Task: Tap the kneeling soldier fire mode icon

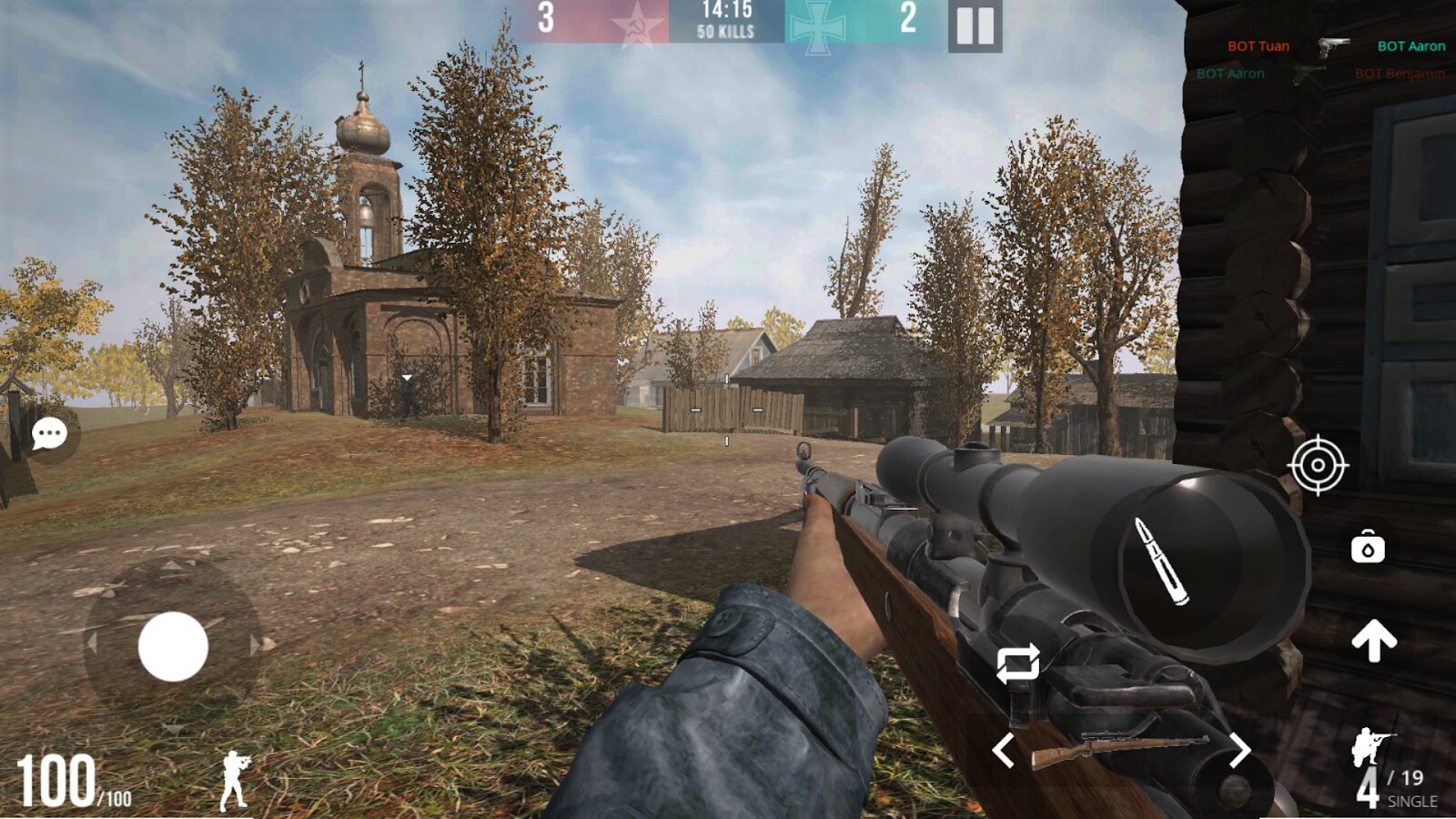Action: pyautogui.click(x=1371, y=746)
